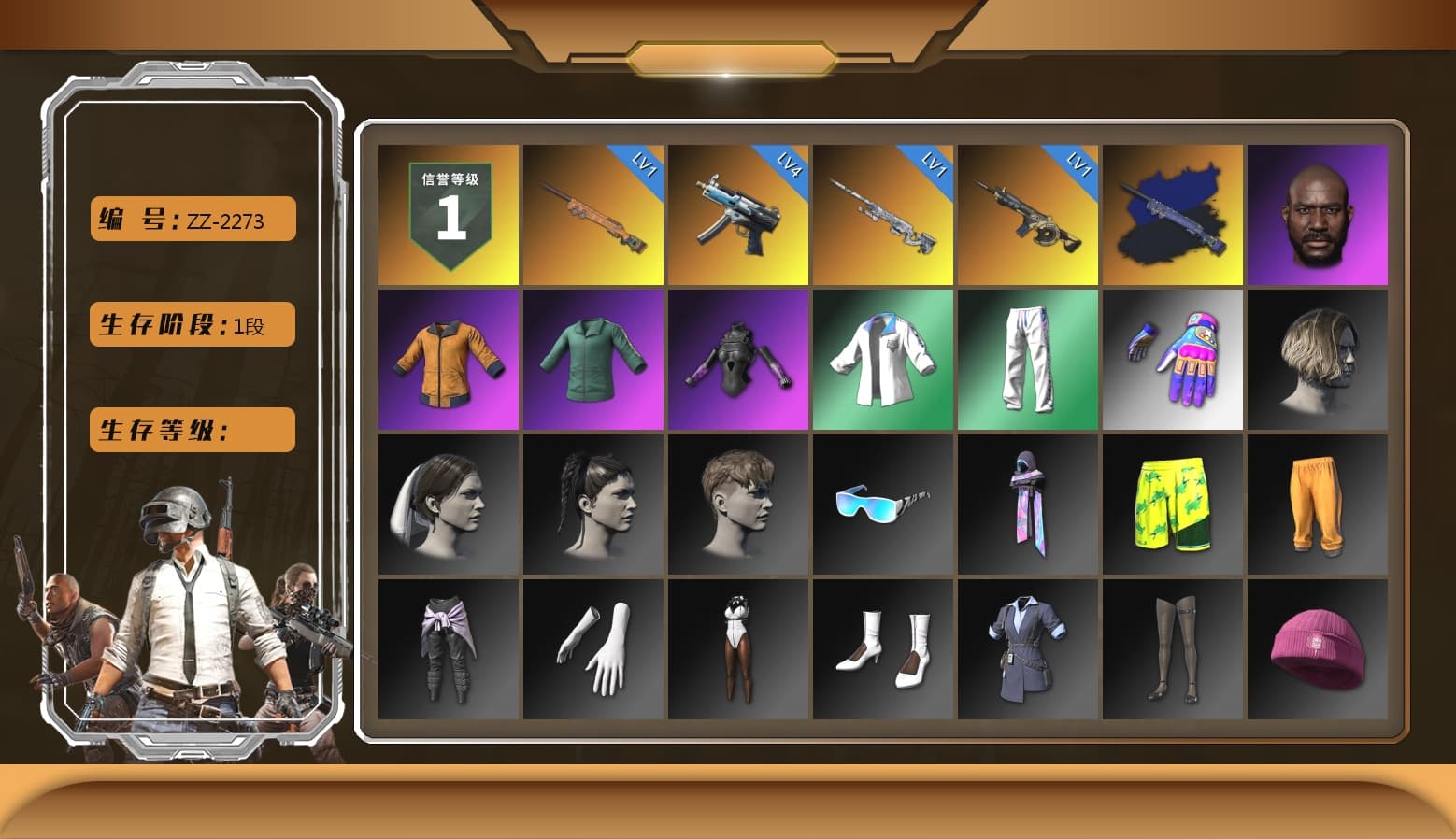Select the green patterned shorts

click(1173, 504)
